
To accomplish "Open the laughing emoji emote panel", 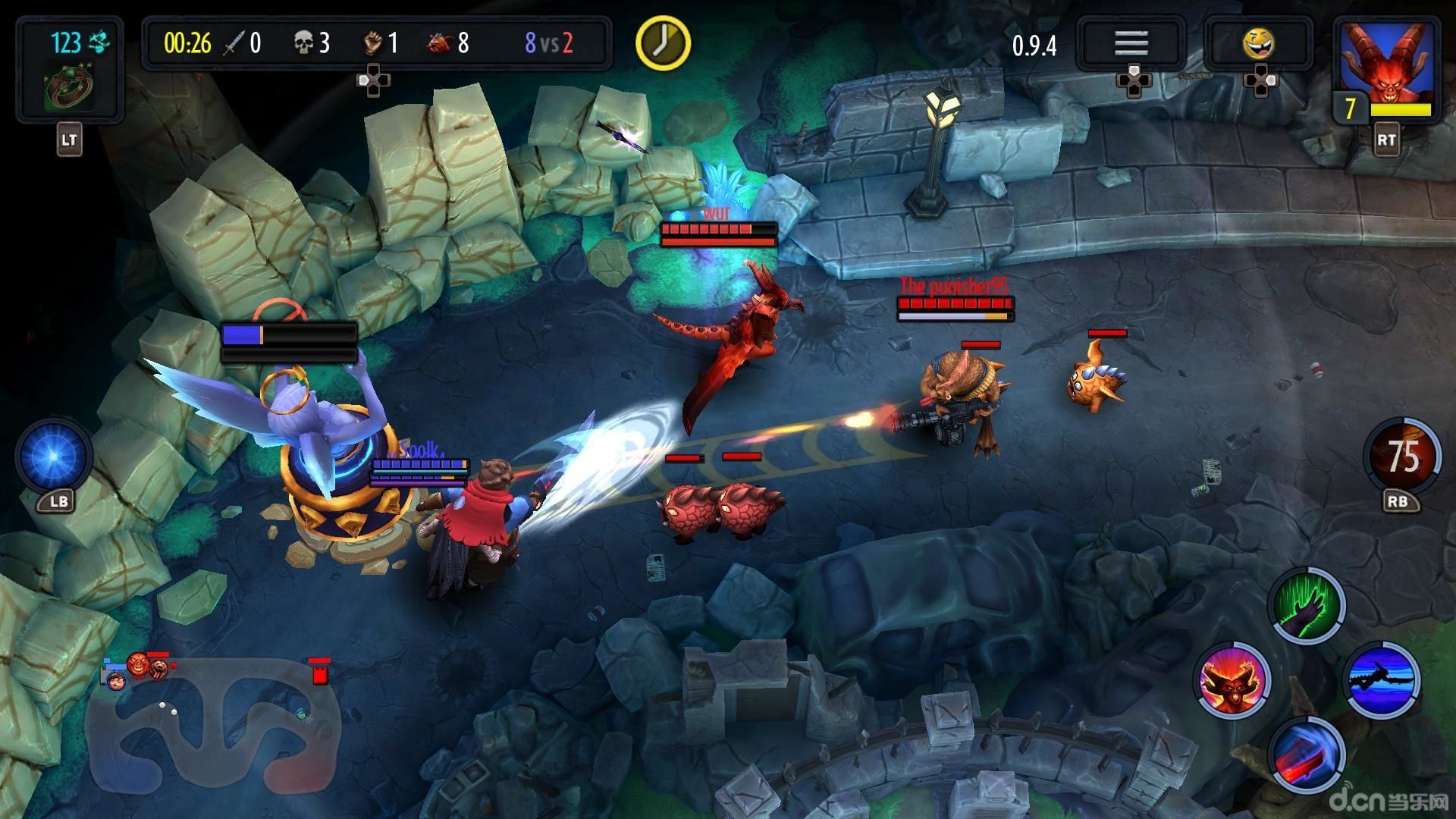I will point(1258,43).
